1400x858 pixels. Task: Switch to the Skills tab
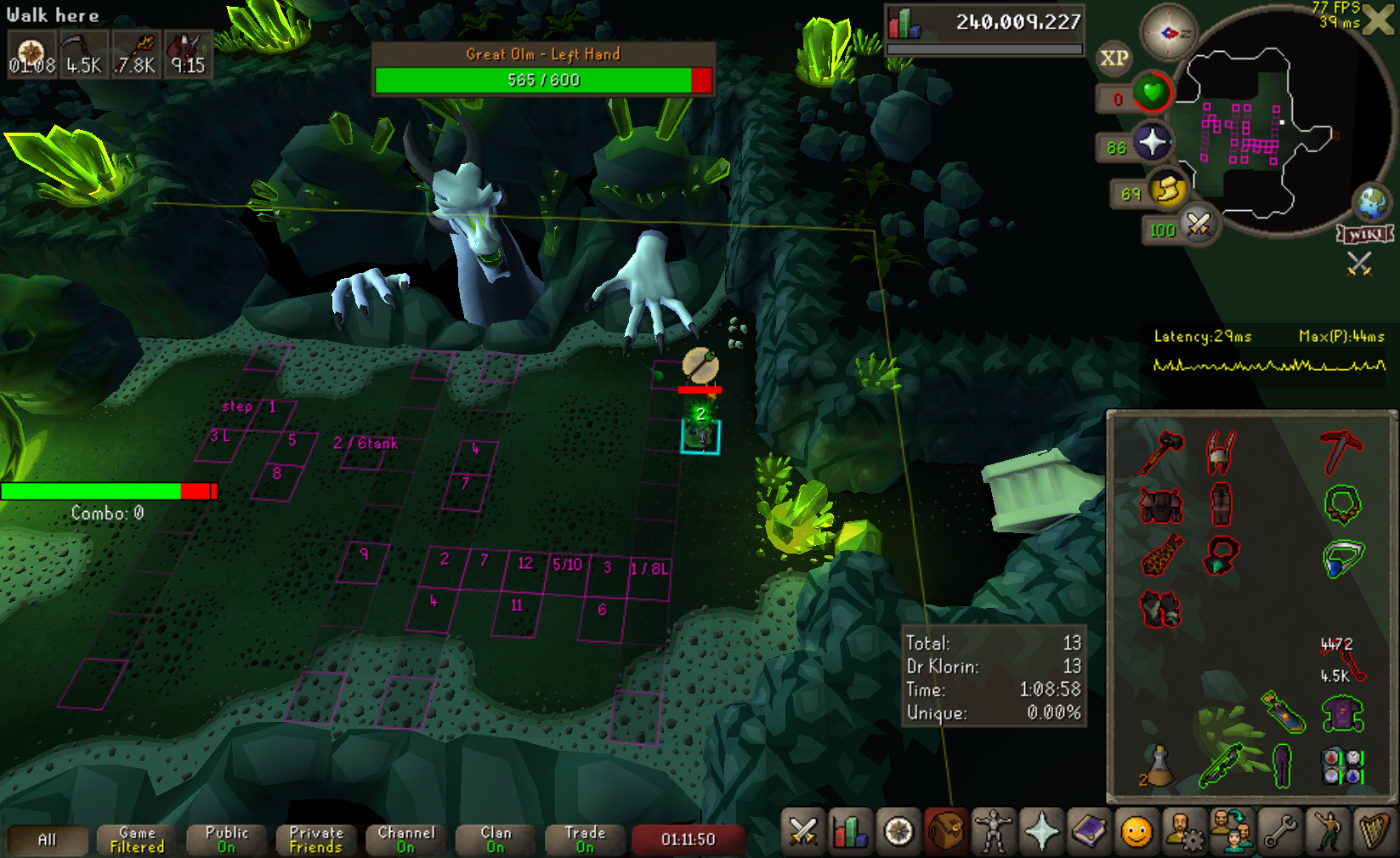pos(849,832)
